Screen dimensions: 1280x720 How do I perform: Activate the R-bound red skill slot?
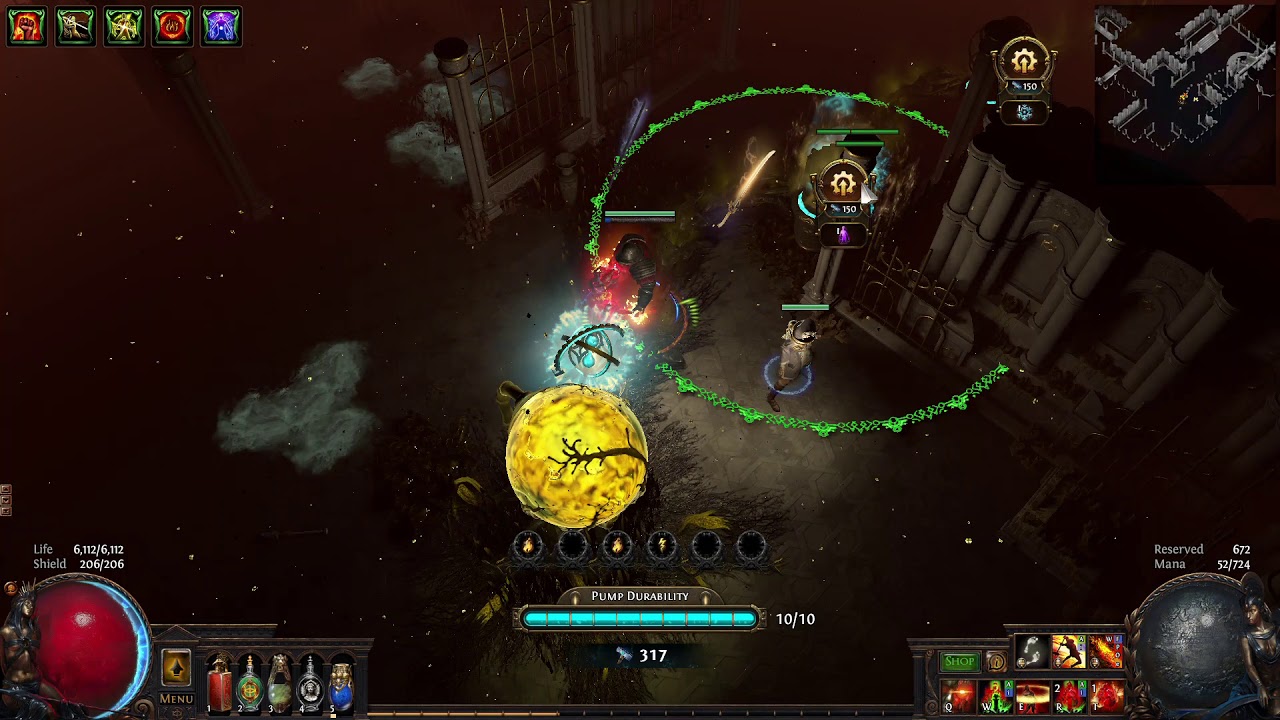[x=1070, y=695]
